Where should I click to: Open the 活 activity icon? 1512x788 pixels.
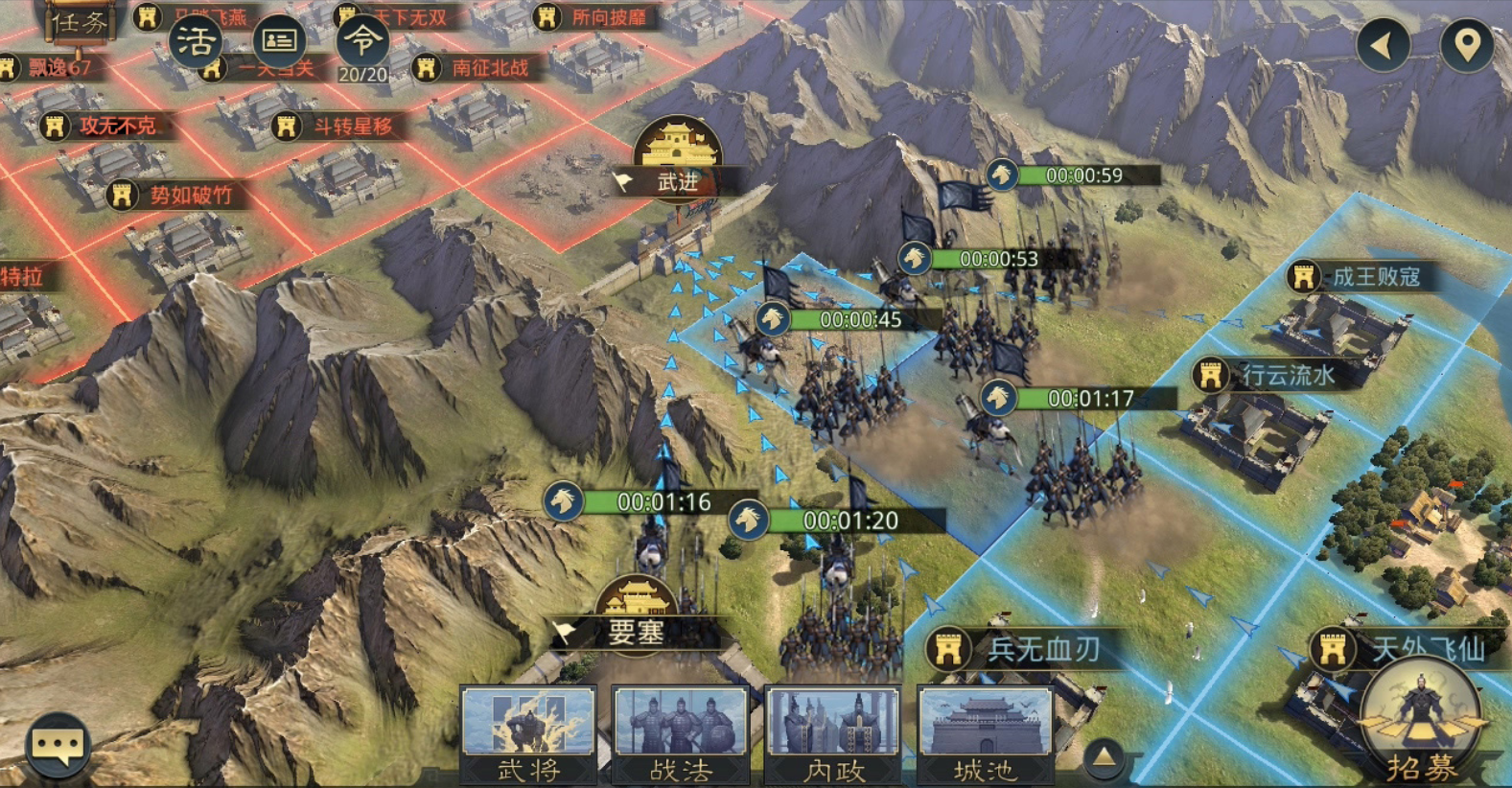(x=196, y=41)
